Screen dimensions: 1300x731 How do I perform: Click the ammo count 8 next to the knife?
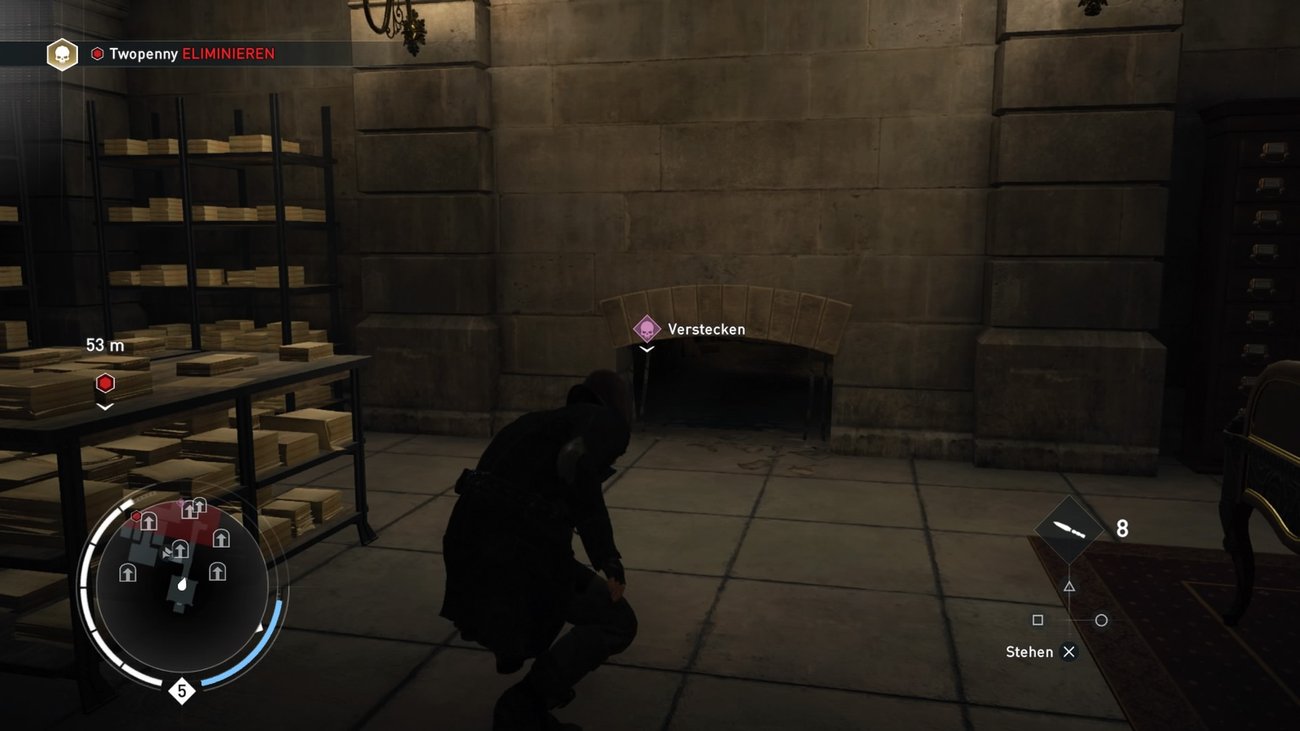tap(1121, 527)
